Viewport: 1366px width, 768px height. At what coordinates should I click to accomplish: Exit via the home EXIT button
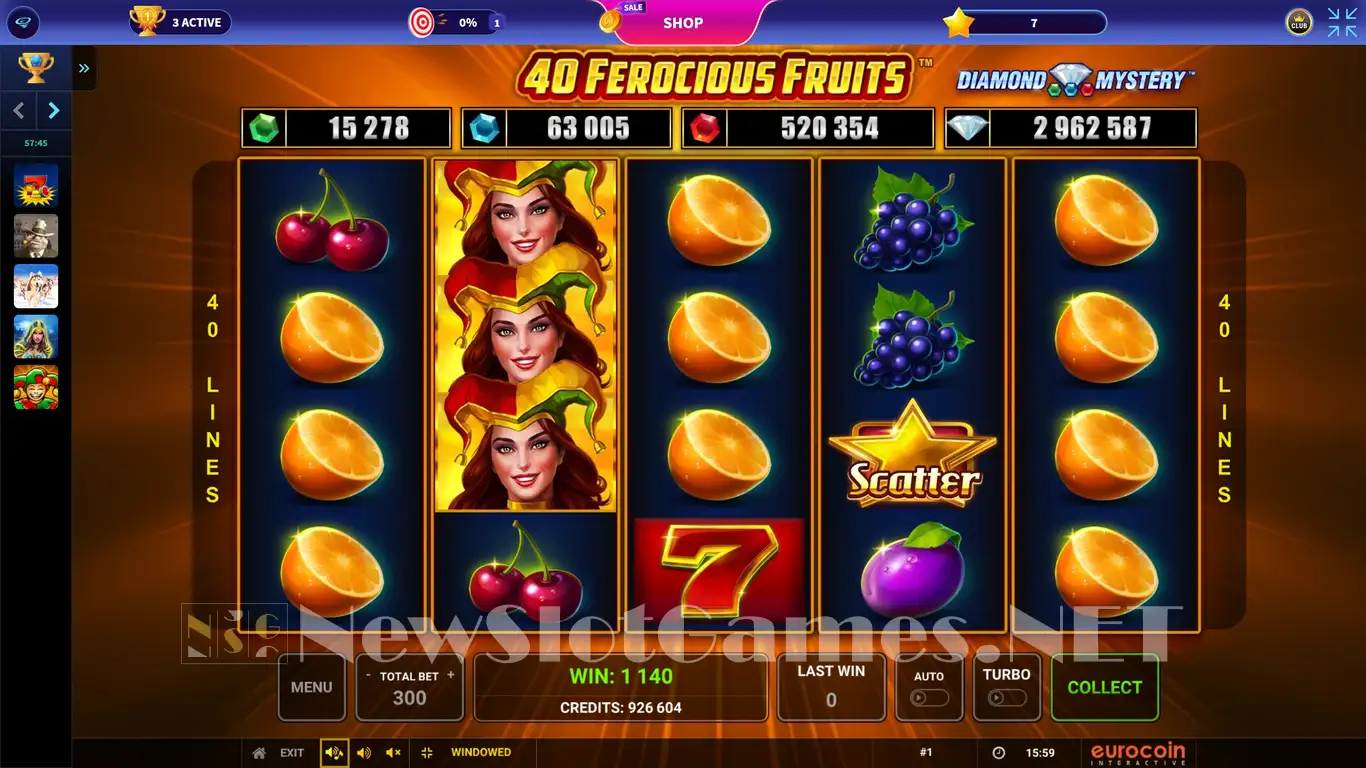click(x=280, y=753)
